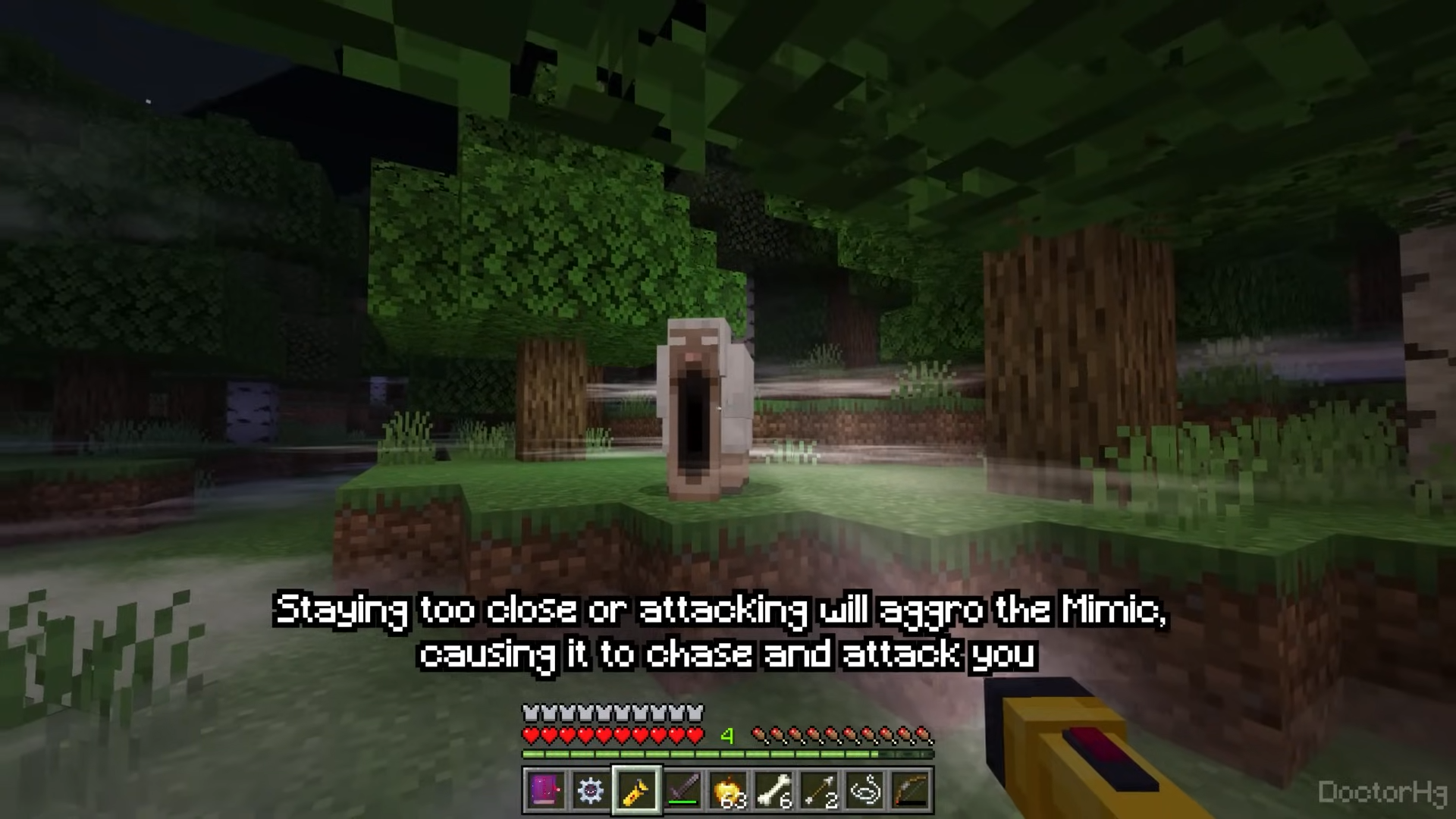Select the netherite sword in the hotbar

click(685, 790)
